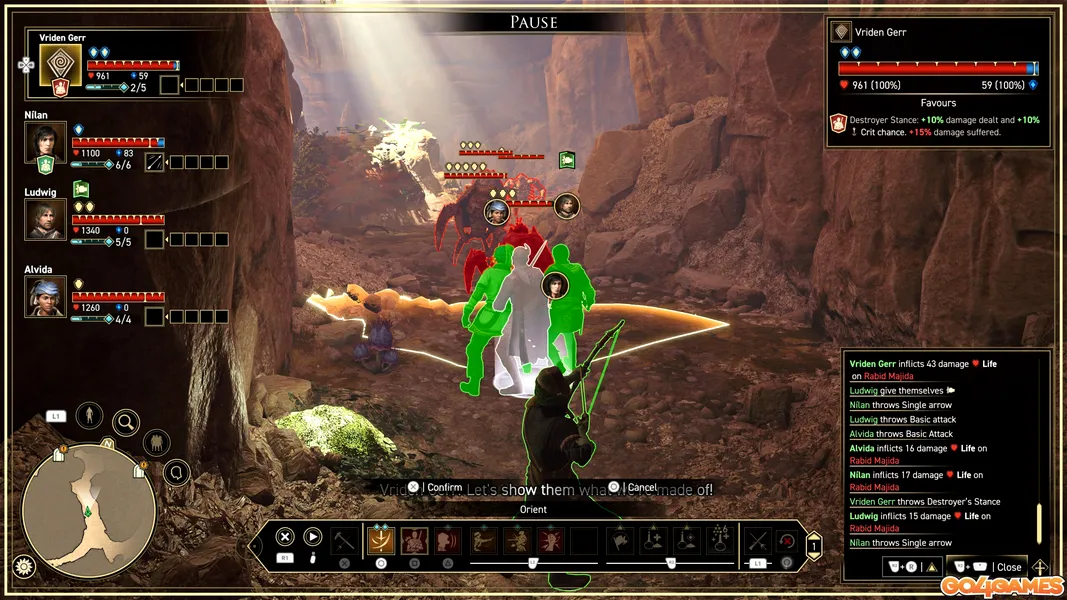
Task: Click the hotbar page number 1 selector
Action: pos(814,546)
